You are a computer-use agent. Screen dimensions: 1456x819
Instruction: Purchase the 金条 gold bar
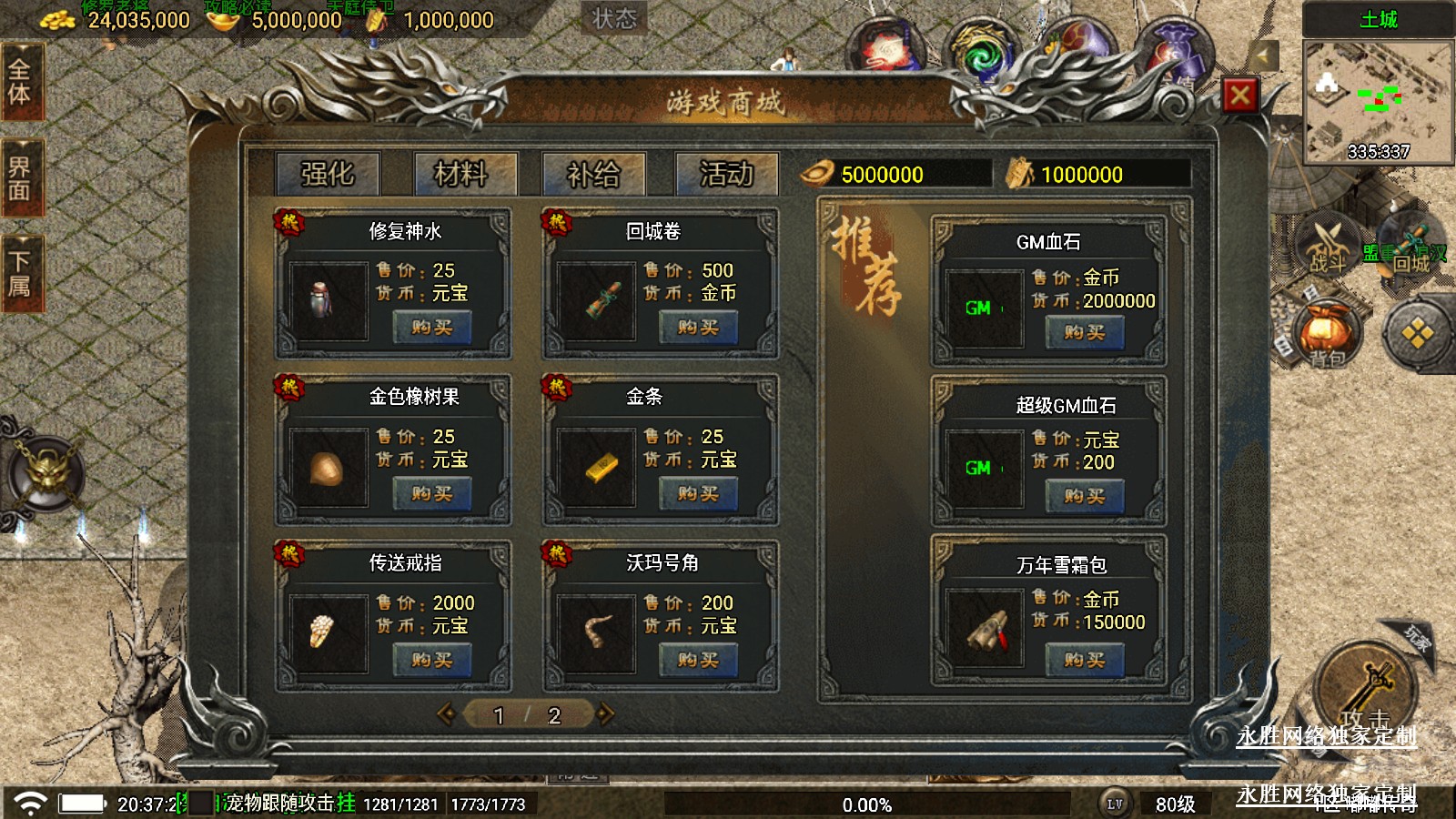pyautogui.click(x=698, y=494)
